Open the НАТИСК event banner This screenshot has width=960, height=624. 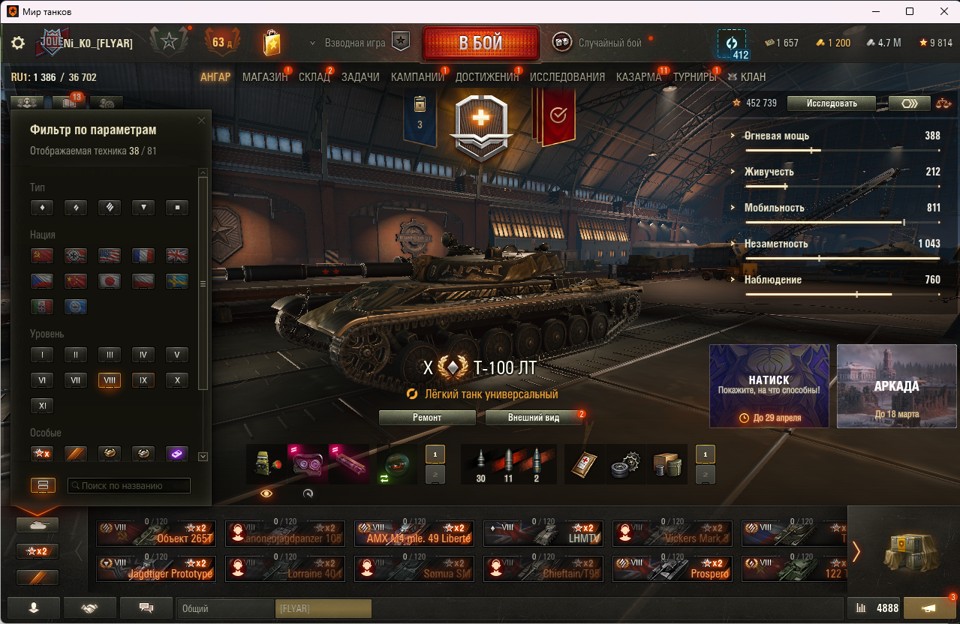coord(769,385)
